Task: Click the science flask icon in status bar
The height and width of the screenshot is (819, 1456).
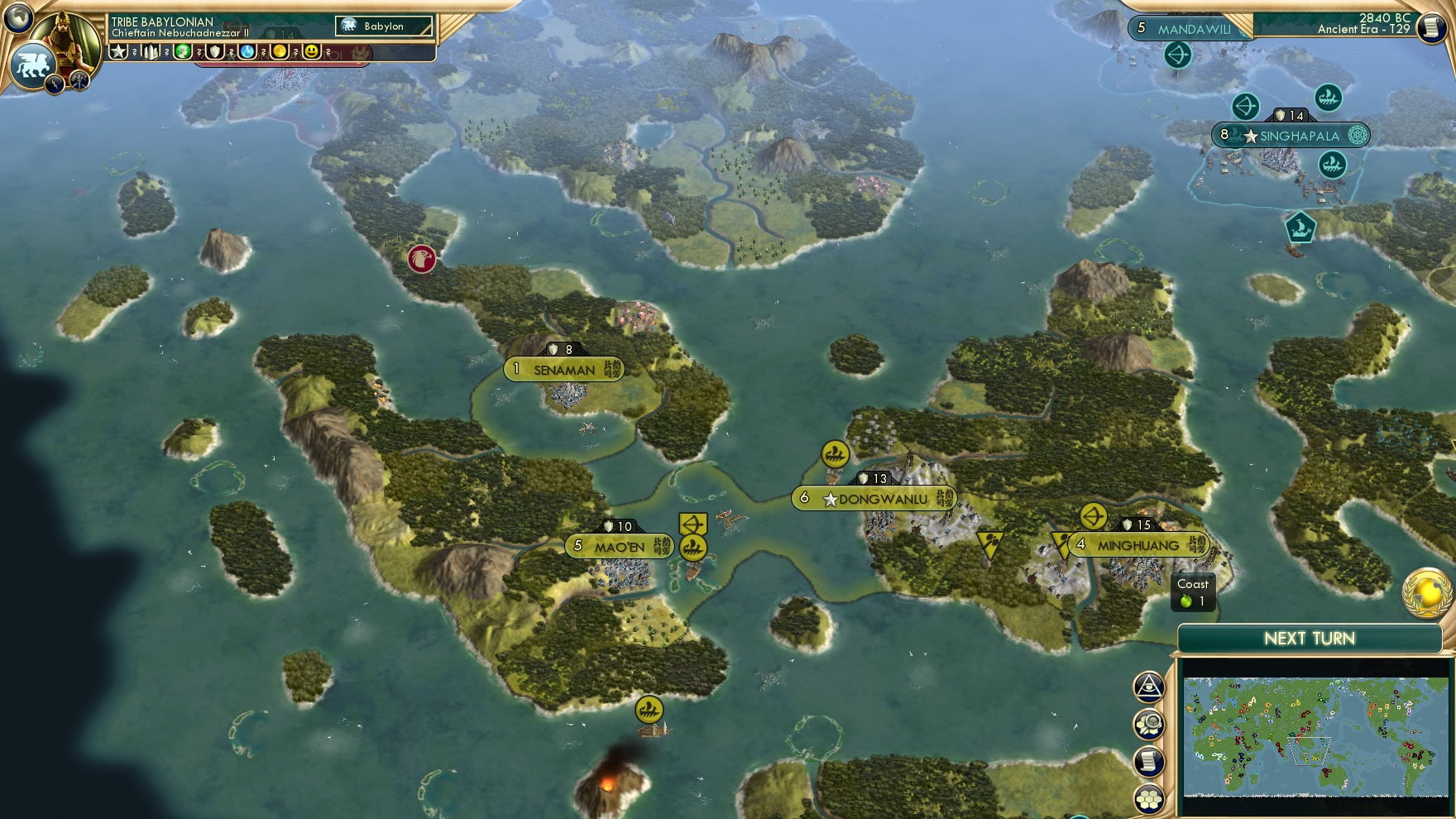Action: [x=246, y=53]
